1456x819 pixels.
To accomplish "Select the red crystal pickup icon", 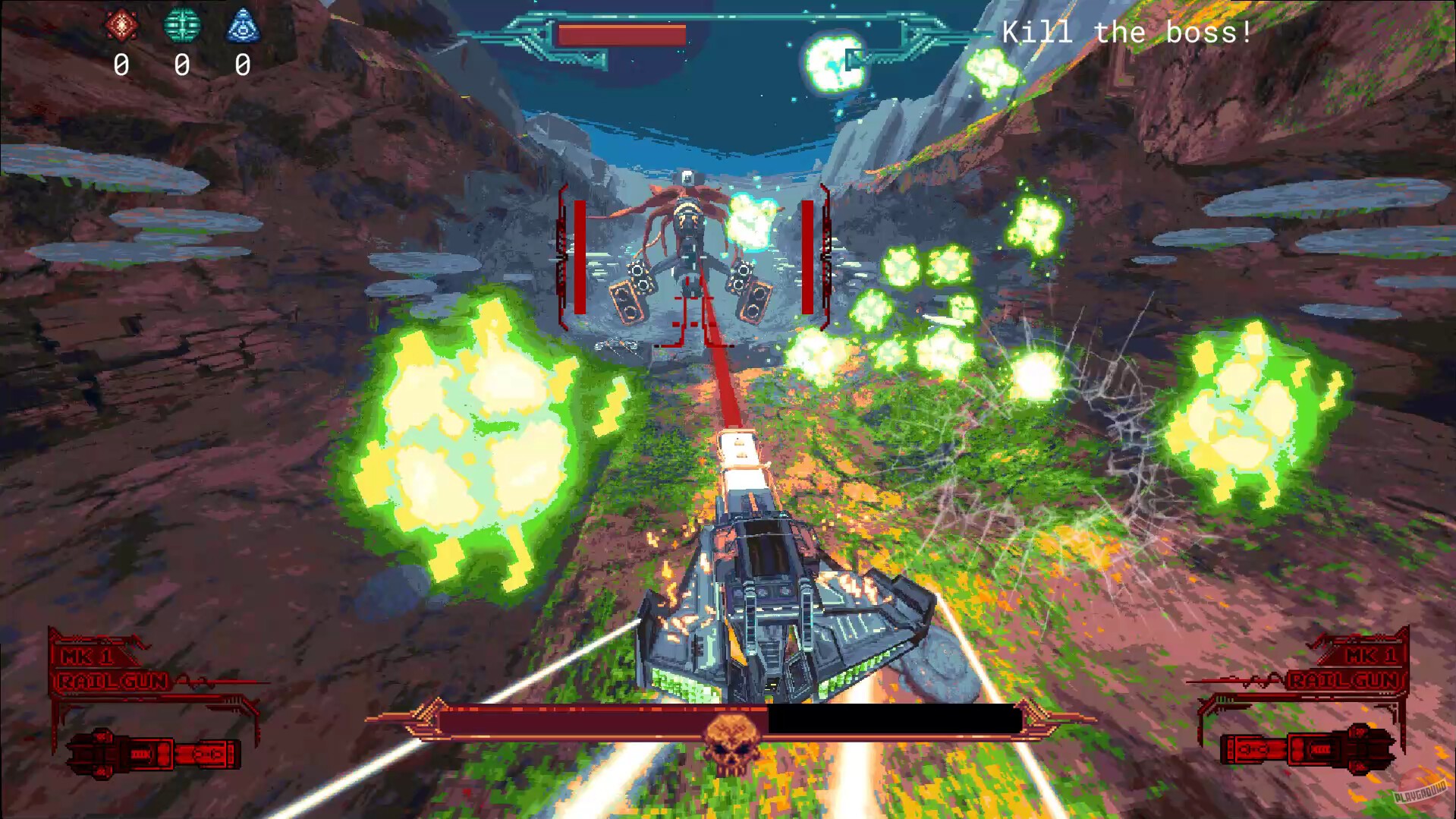I will click(x=123, y=24).
